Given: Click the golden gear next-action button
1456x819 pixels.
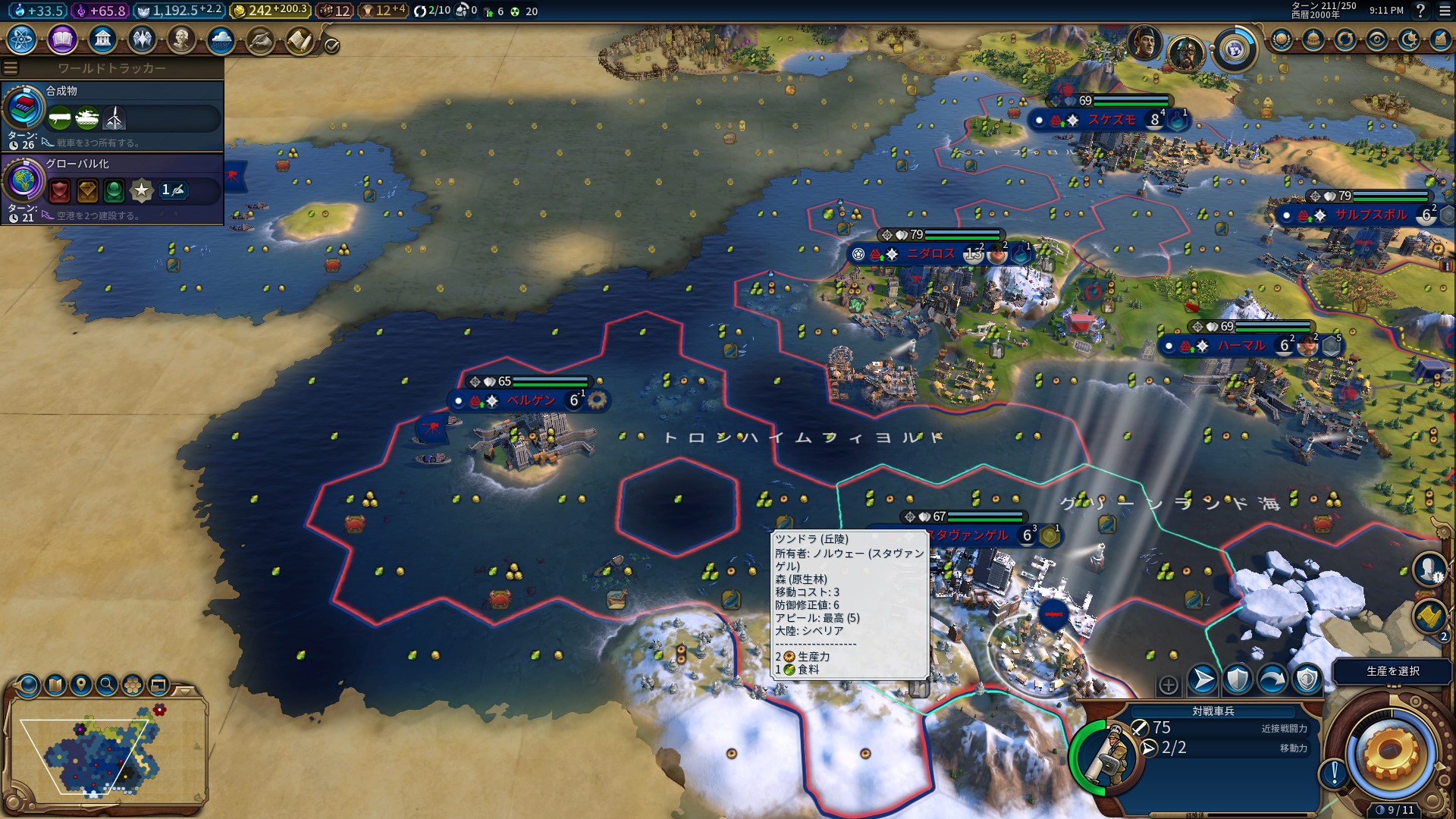Looking at the screenshot, I should click(x=1390, y=752).
